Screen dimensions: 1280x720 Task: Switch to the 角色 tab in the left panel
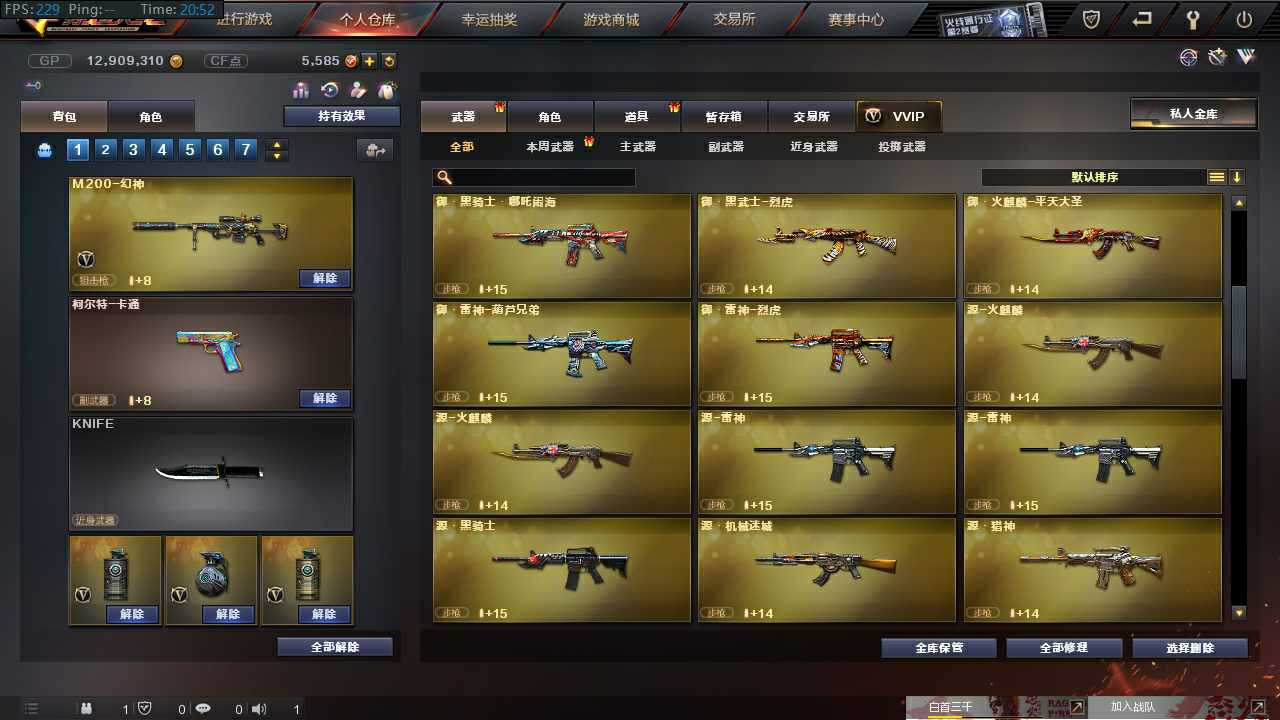(152, 116)
